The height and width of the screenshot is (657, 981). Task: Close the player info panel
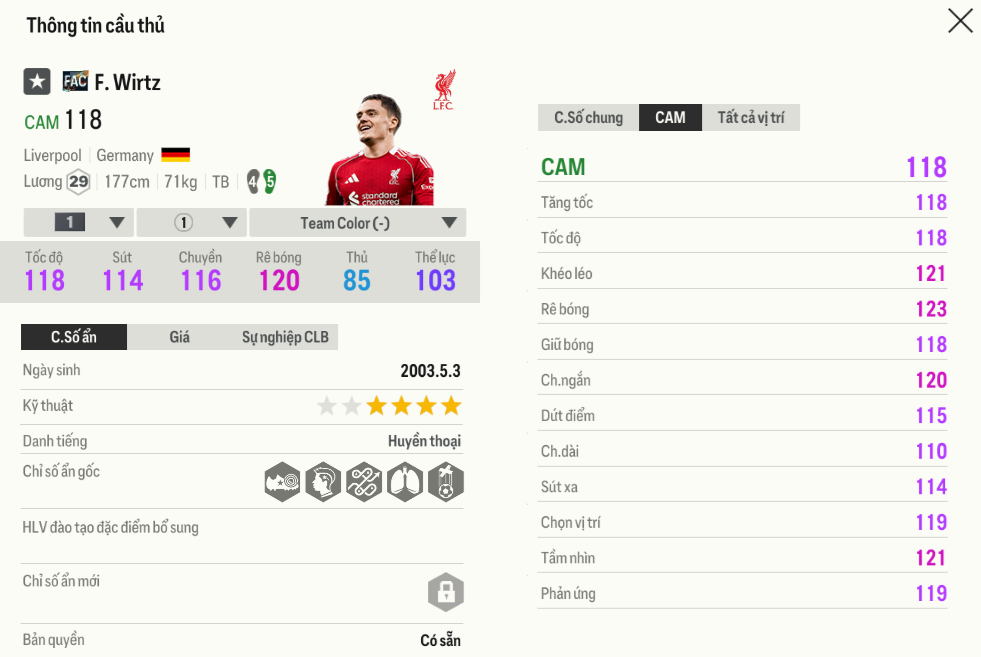coord(960,21)
